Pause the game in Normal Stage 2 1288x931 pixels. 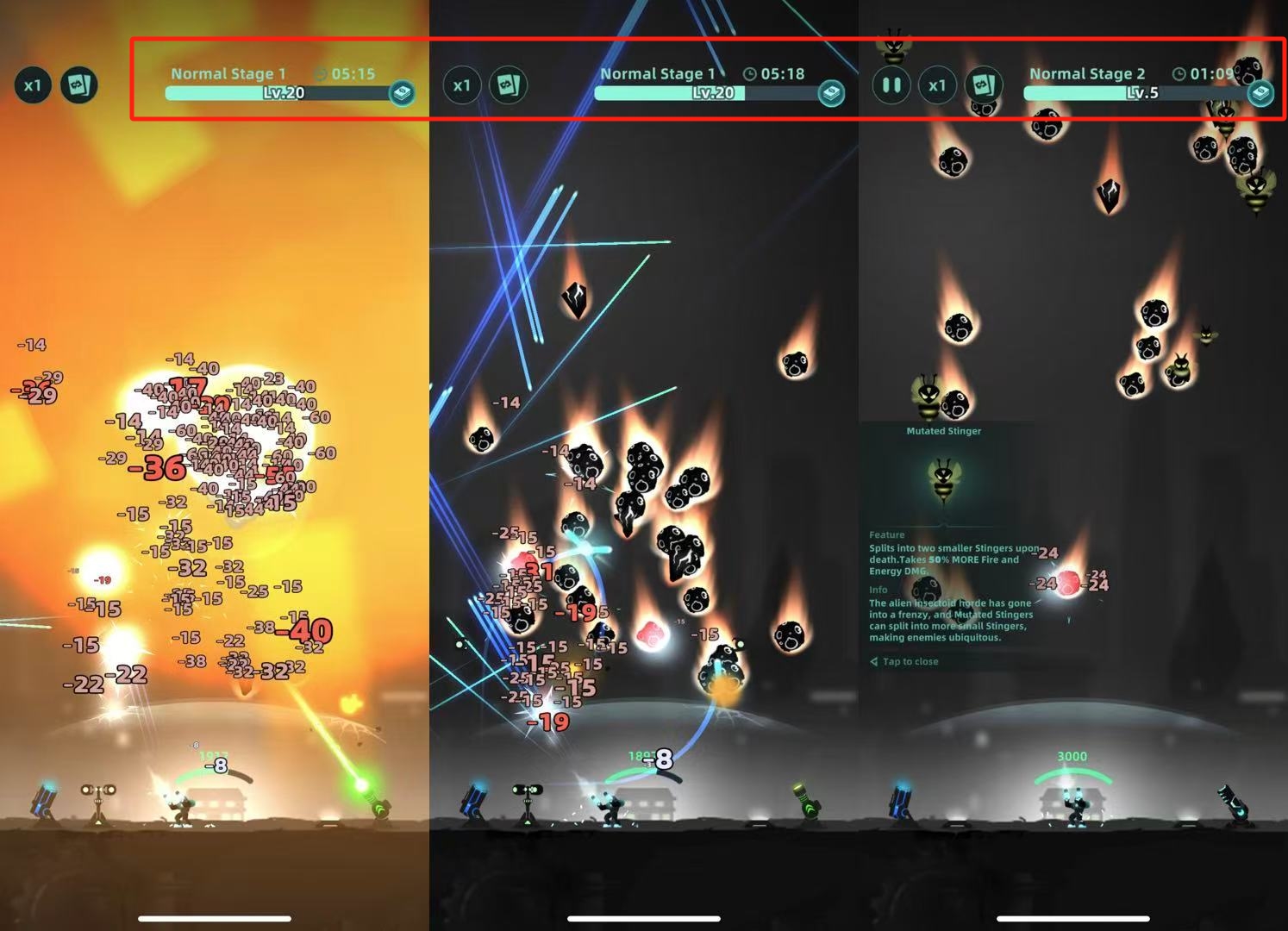click(891, 85)
